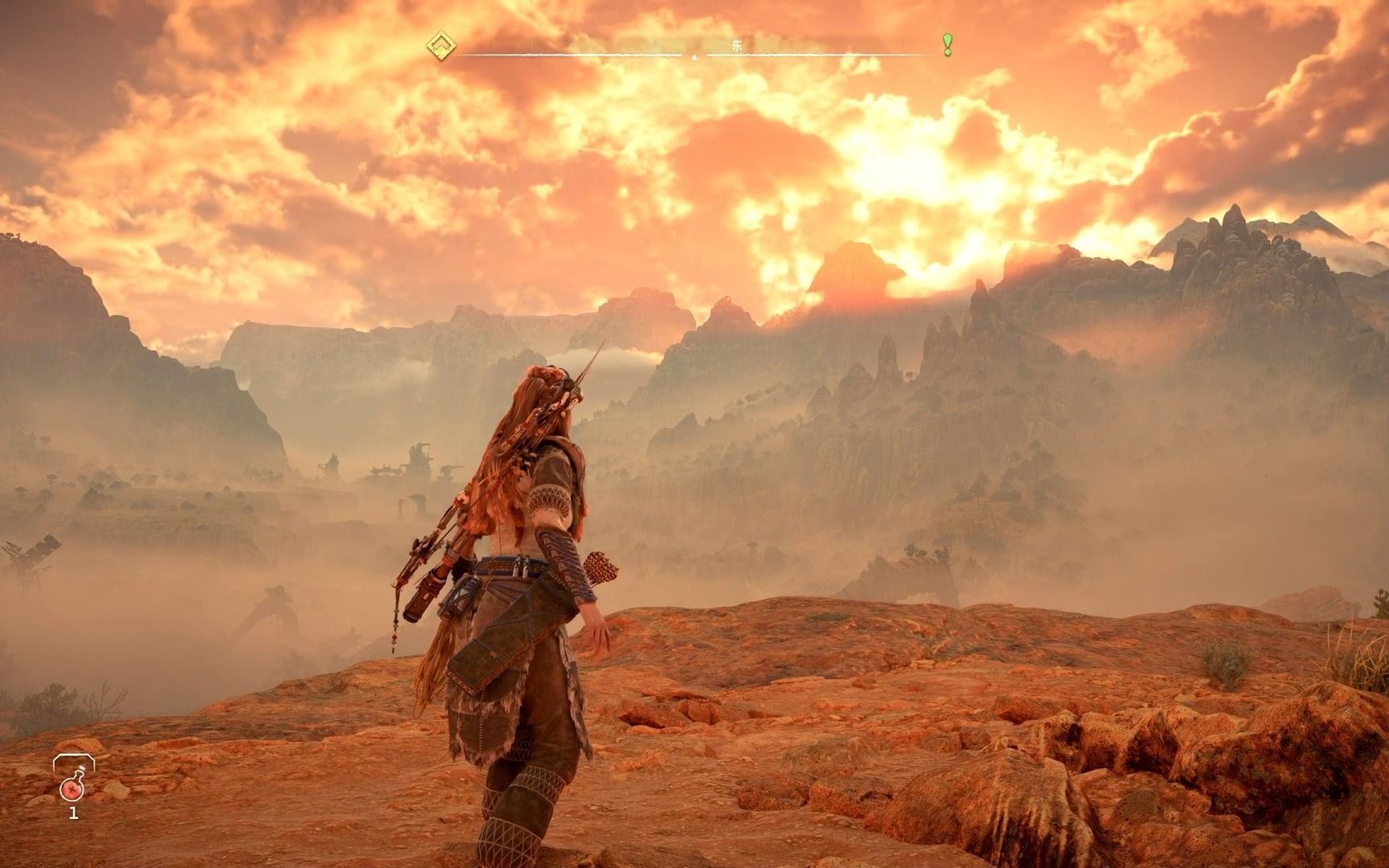Select the green exclamation mark compass marker
The width and height of the screenshot is (1389, 868).
pyautogui.click(x=948, y=44)
